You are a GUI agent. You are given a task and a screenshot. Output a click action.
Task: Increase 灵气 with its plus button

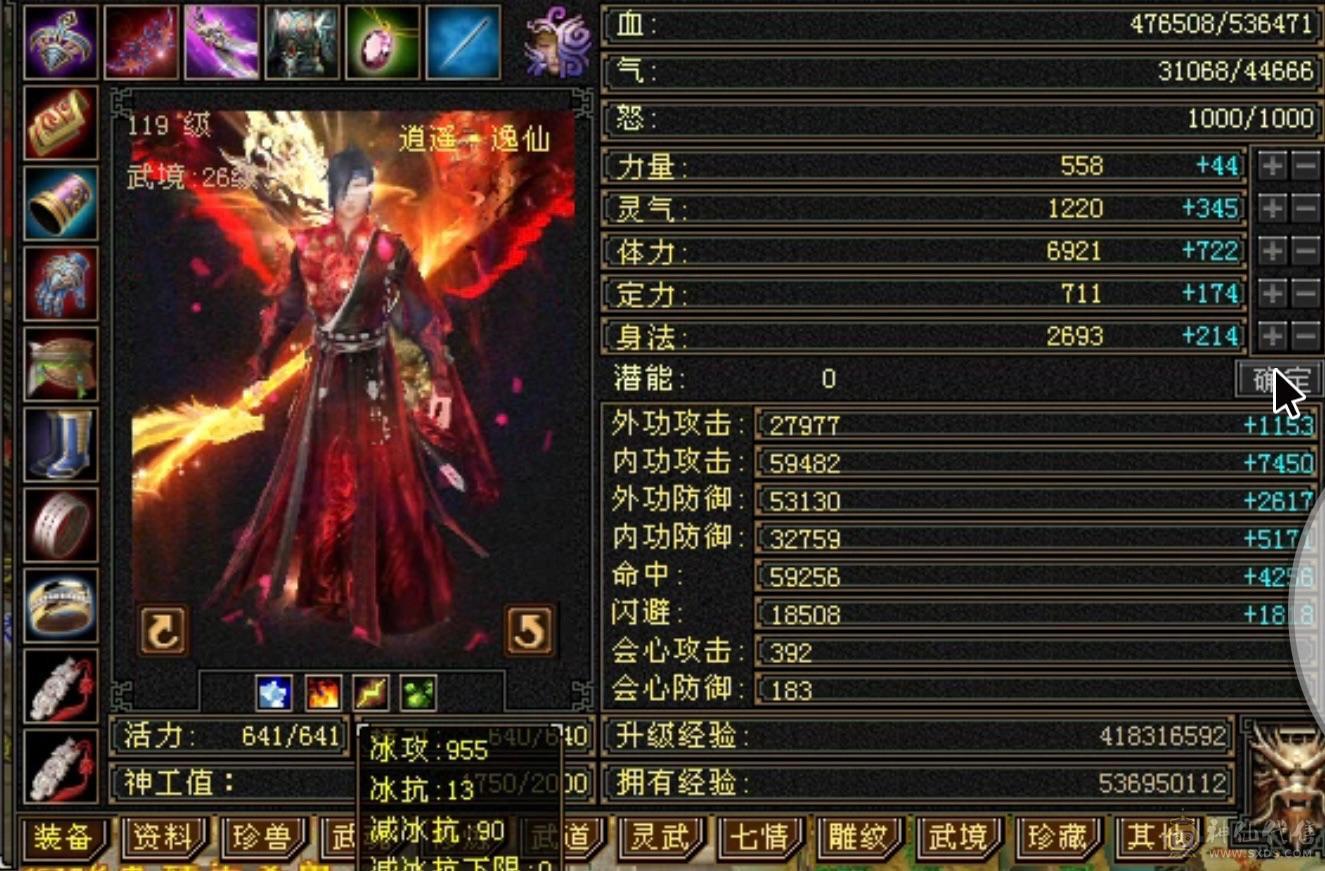pos(1272,208)
